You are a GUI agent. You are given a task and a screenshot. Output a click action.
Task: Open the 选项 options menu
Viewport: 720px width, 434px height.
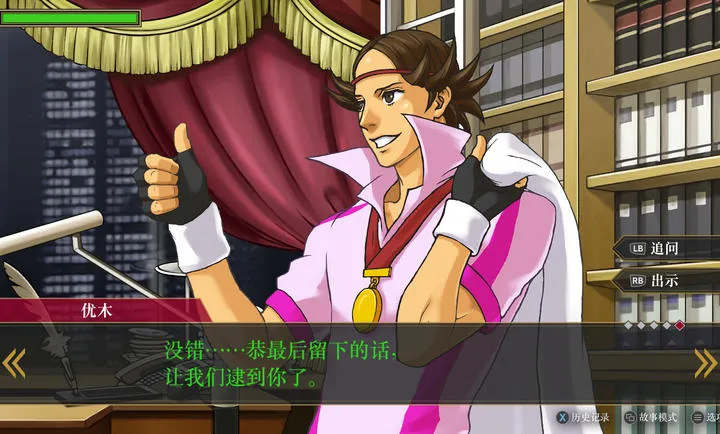[706, 417]
